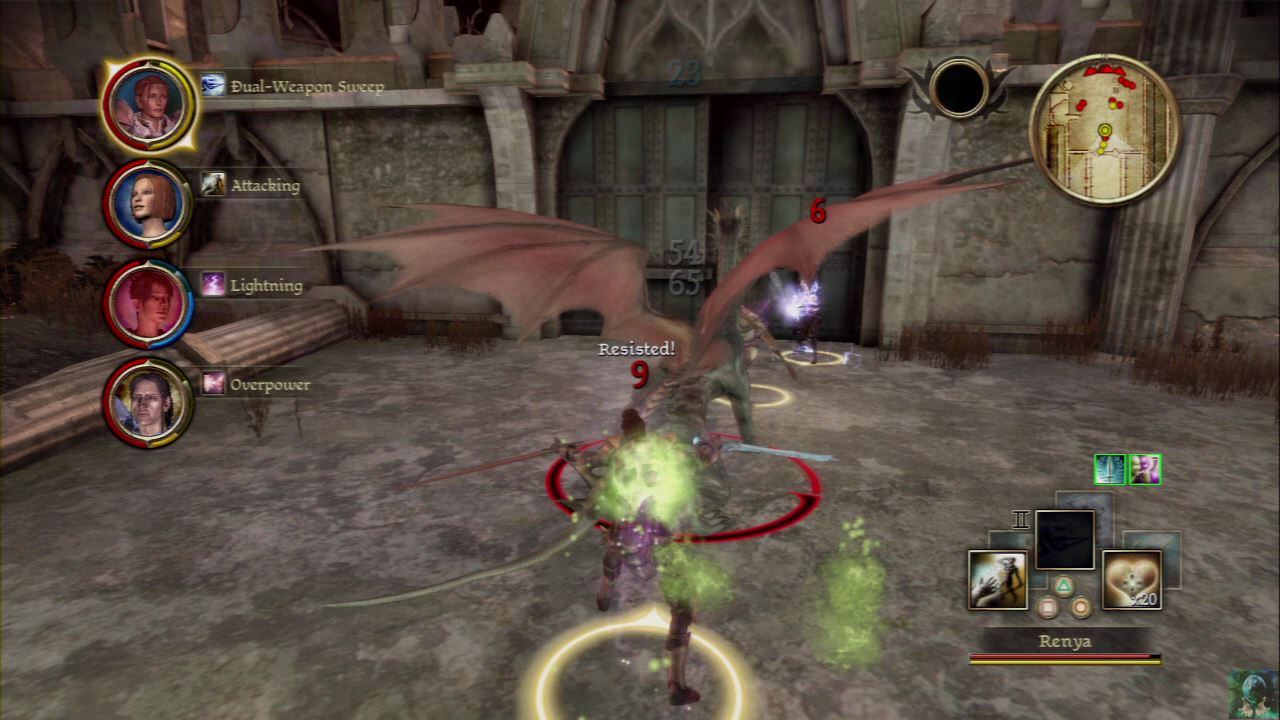1280x720 pixels.
Task: Click the Lightning spell icon
Action: pyautogui.click(x=213, y=284)
